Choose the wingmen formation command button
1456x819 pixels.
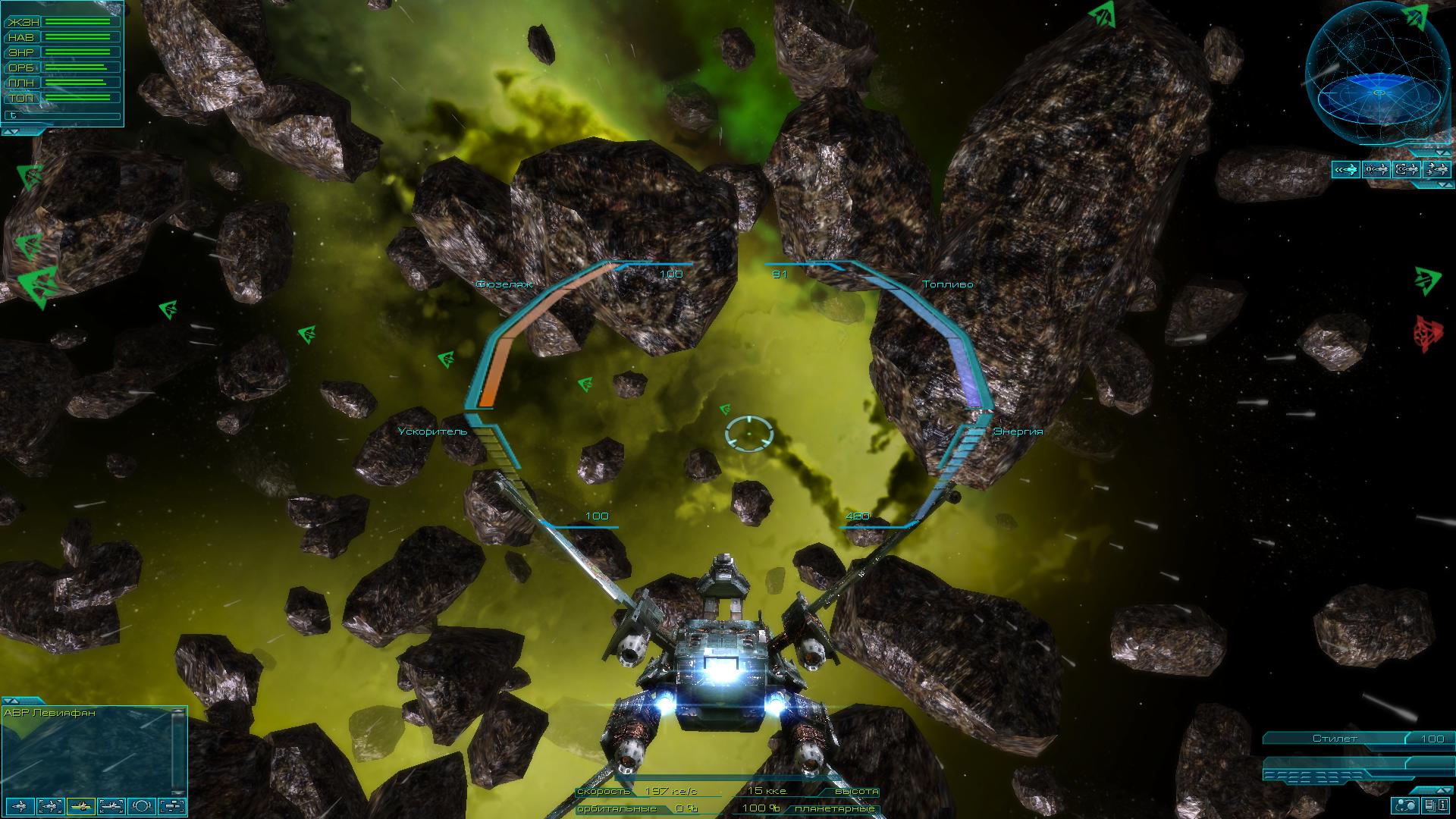(1436, 169)
